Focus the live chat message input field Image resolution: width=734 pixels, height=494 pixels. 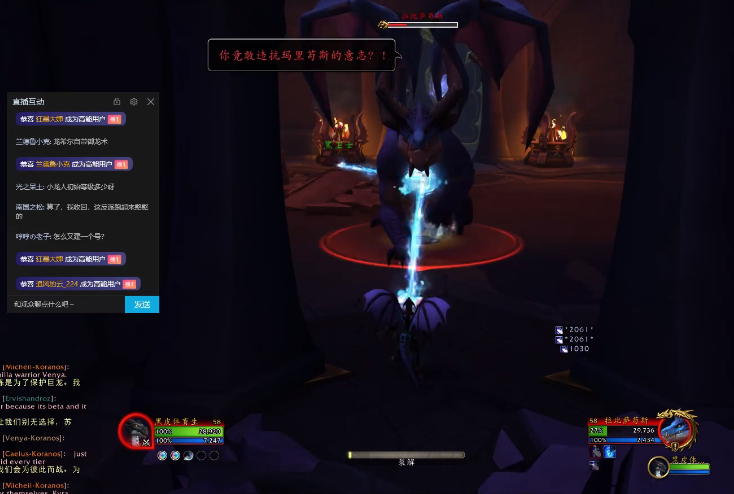tap(66, 304)
